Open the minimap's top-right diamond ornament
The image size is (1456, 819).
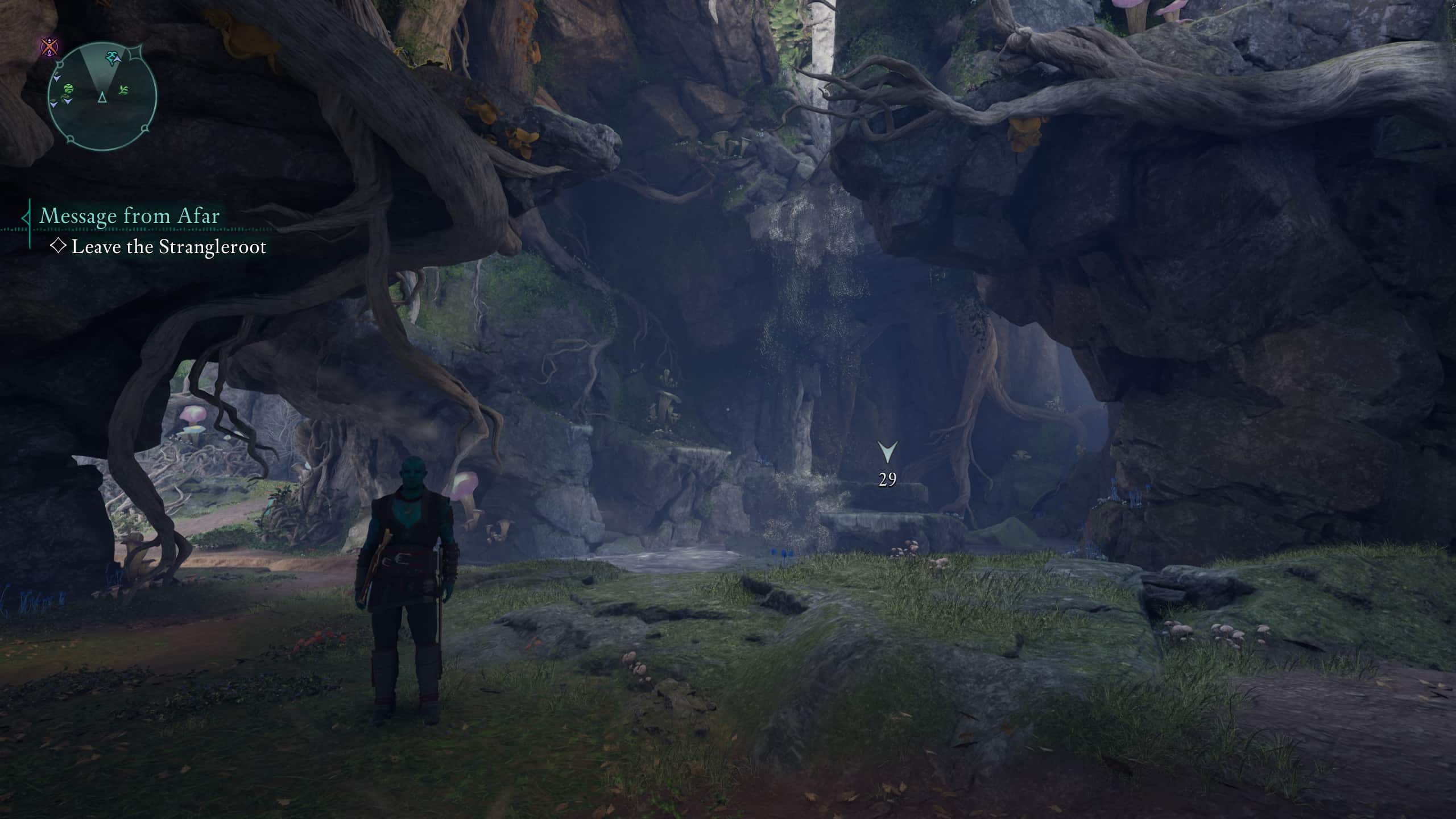[x=135, y=54]
